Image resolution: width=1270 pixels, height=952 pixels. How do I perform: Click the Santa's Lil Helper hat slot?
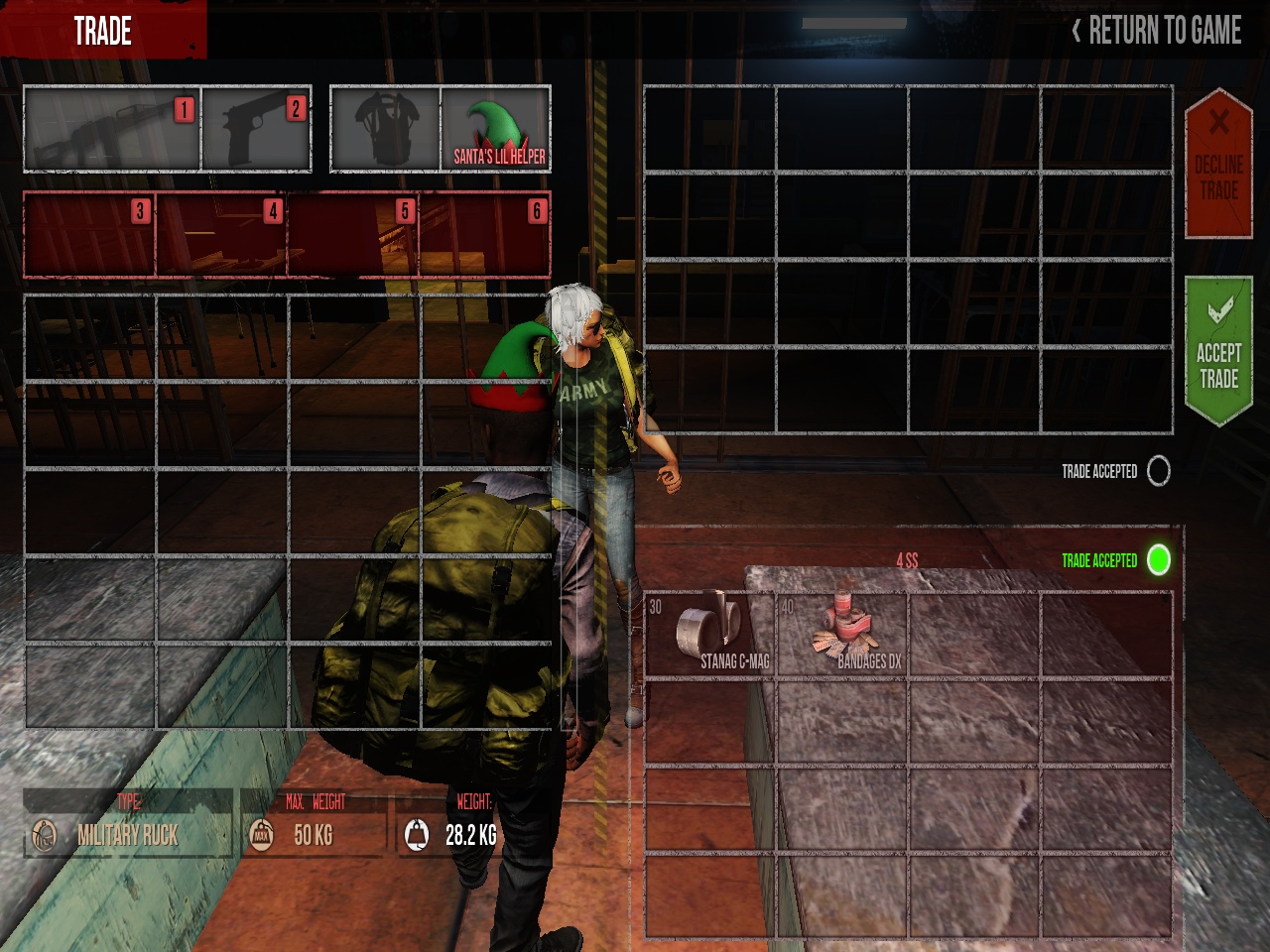pyautogui.click(x=496, y=129)
